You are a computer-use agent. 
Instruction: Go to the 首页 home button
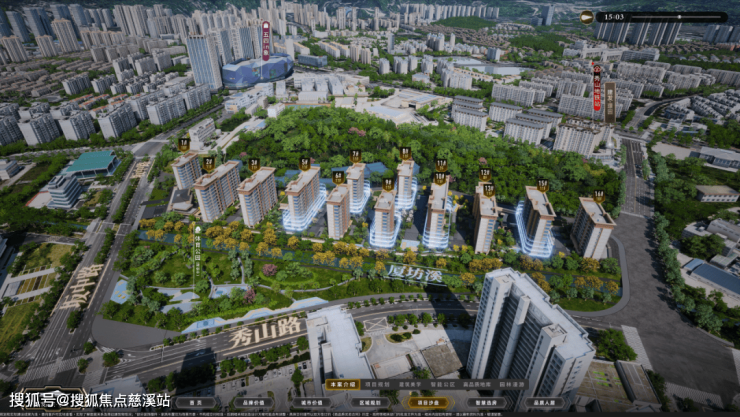[196, 403]
